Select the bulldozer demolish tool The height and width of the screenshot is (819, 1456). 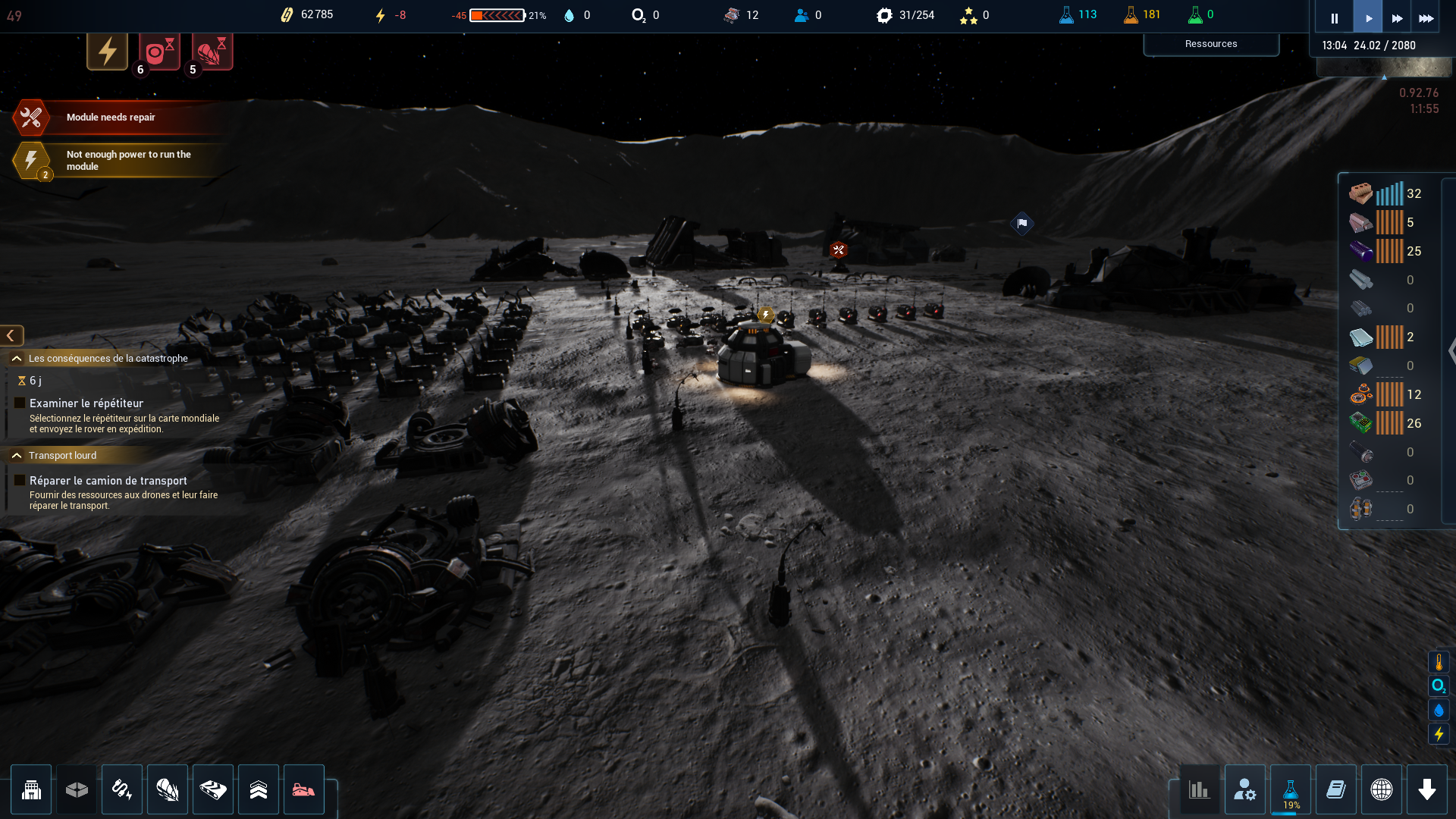(303, 789)
